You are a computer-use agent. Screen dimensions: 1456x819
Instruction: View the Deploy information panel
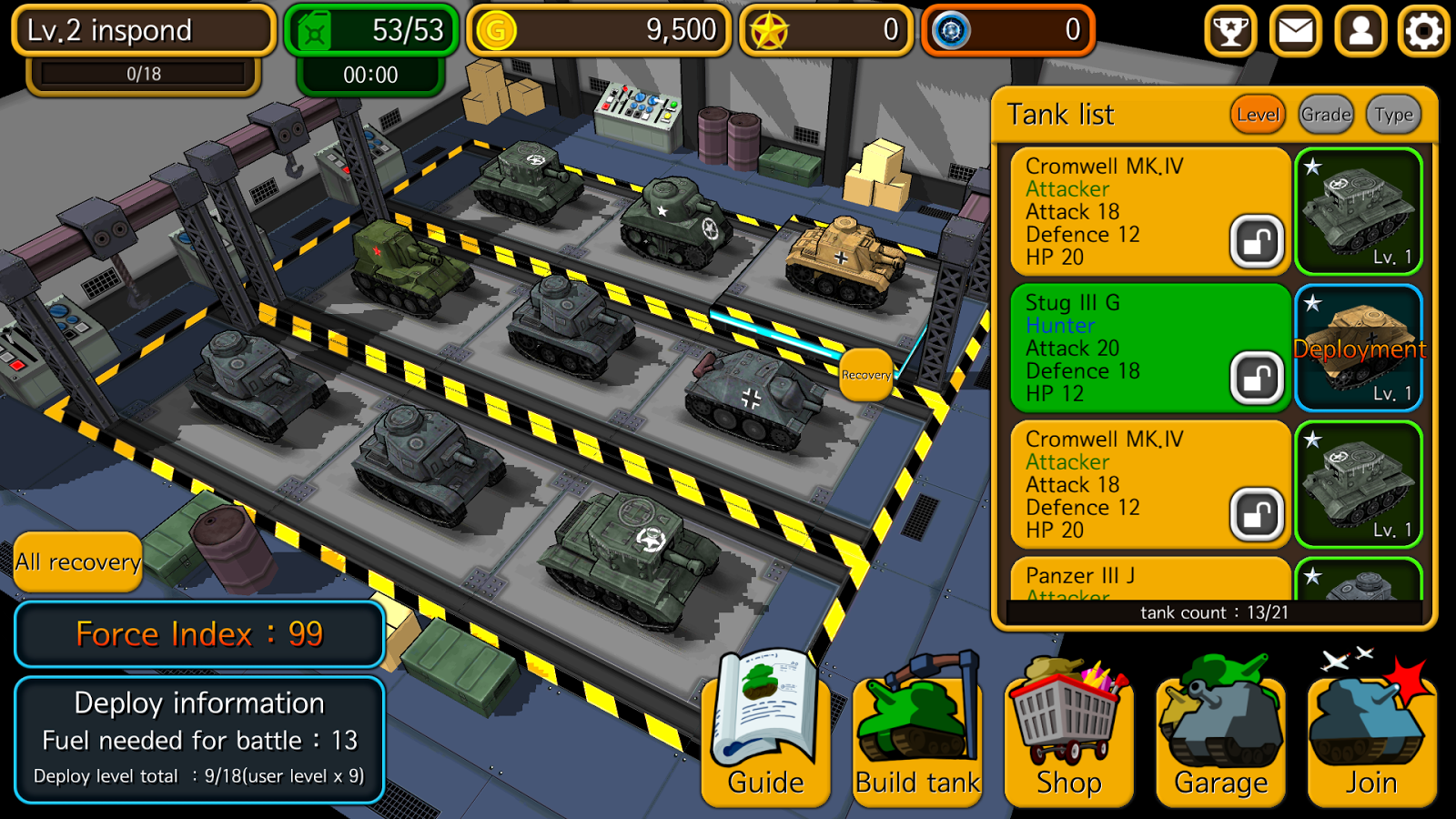pos(198,739)
